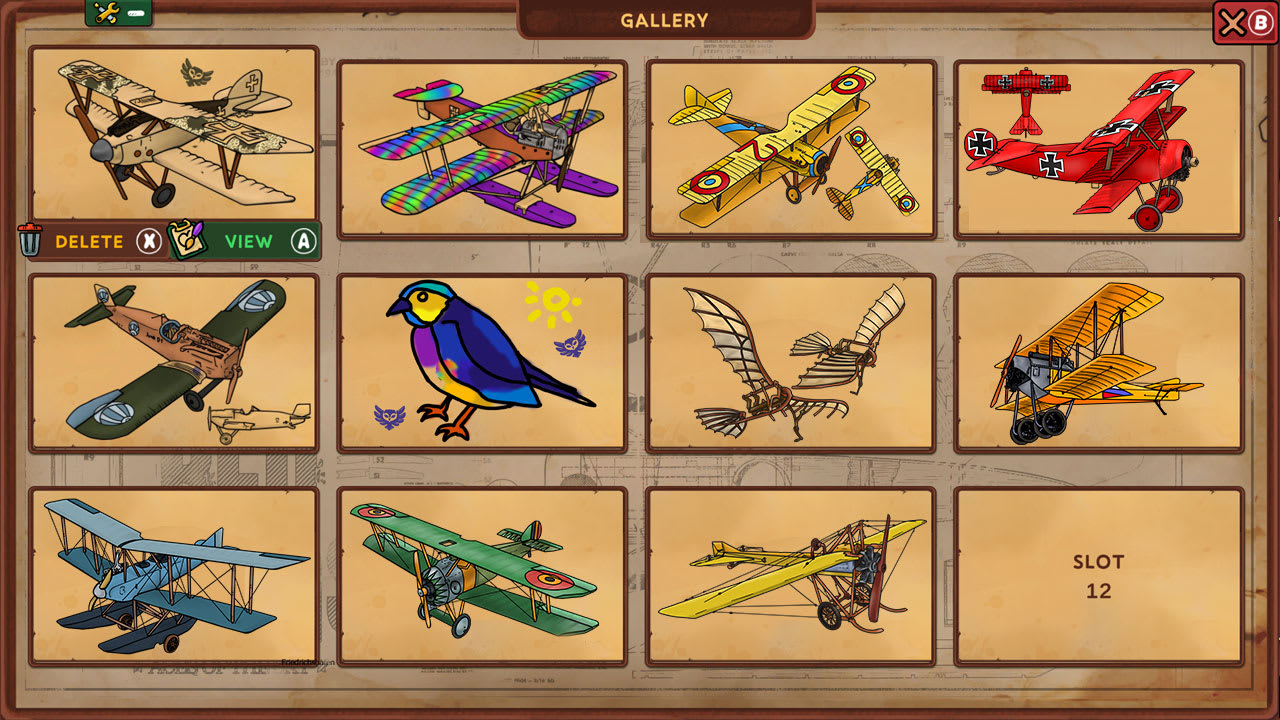Select the GALLERY title tab
This screenshot has height=720, width=1280.
pos(663,18)
